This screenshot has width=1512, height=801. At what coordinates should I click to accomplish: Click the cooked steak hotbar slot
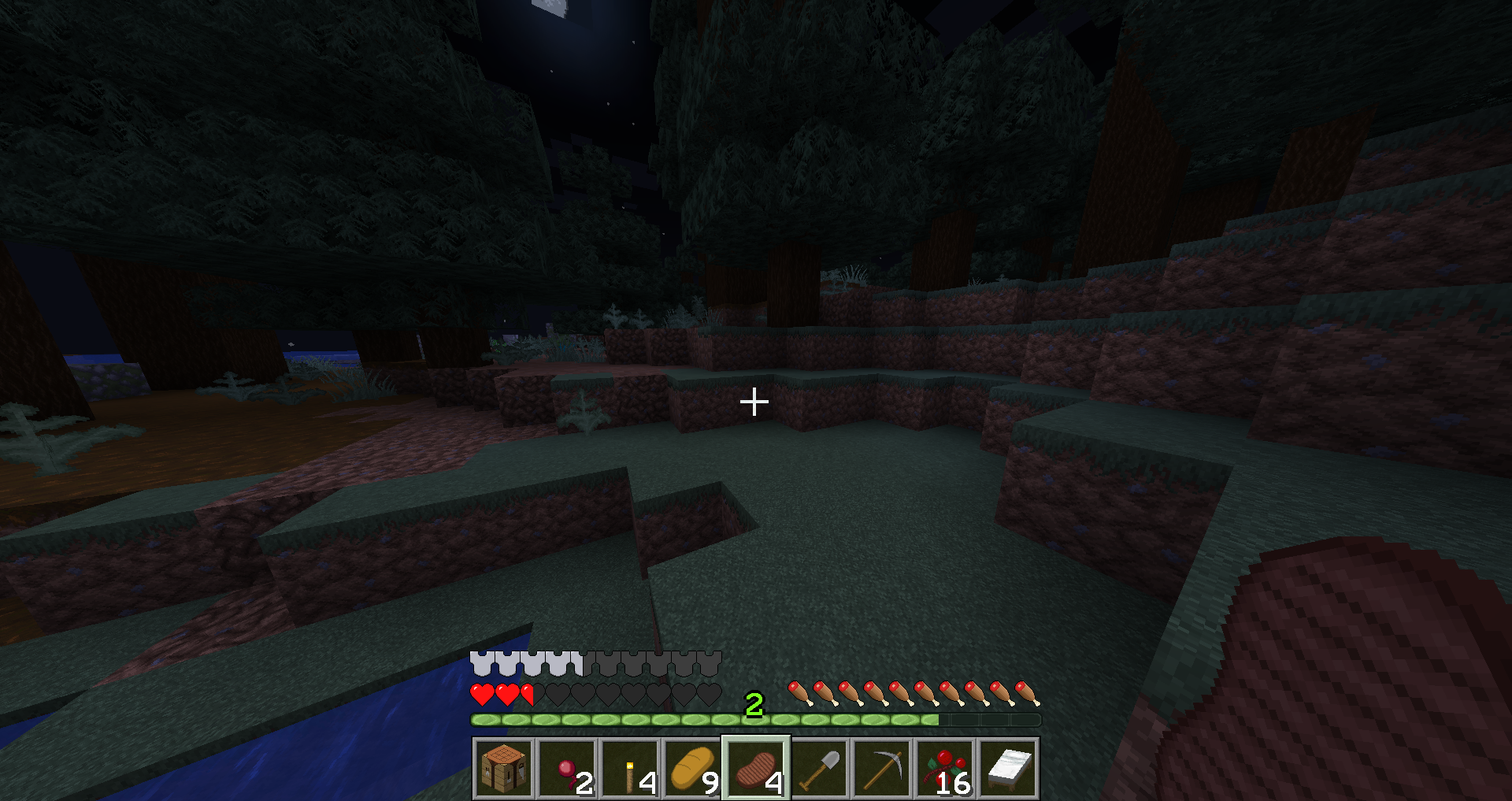pyautogui.click(x=756, y=769)
